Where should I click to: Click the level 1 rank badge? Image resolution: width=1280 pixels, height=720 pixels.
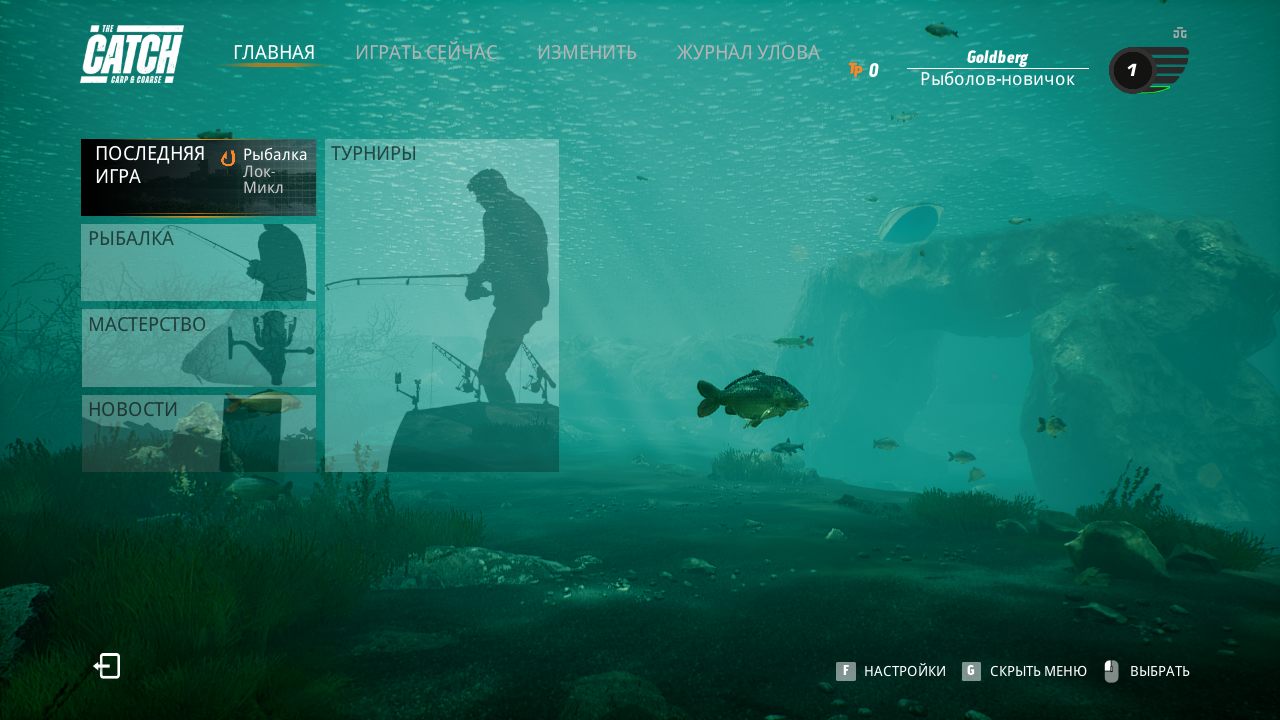point(1133,70)
